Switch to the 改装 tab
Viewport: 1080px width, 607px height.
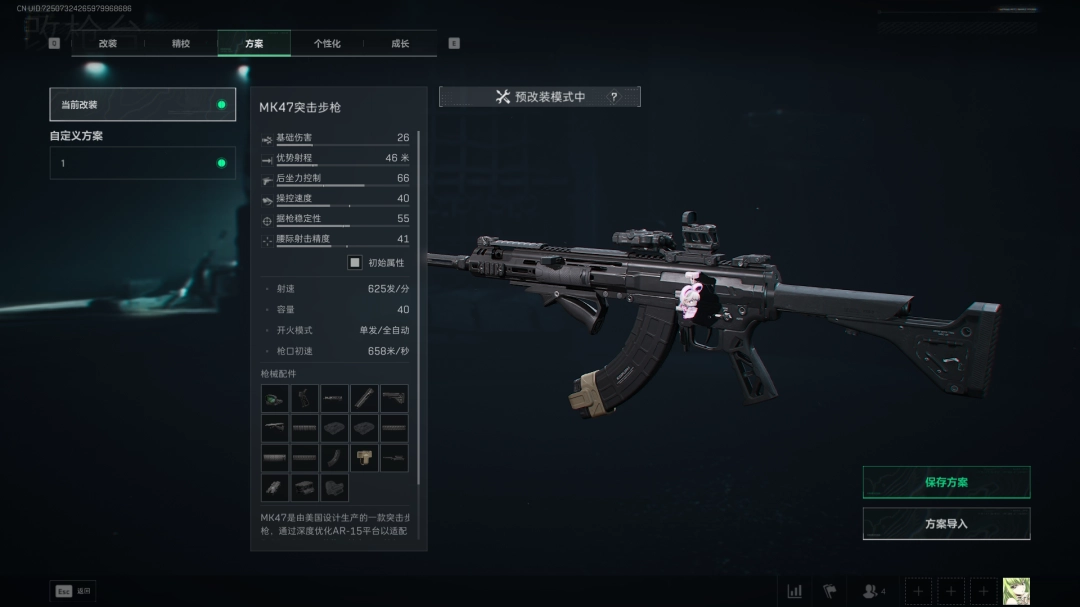coord(108,44)
